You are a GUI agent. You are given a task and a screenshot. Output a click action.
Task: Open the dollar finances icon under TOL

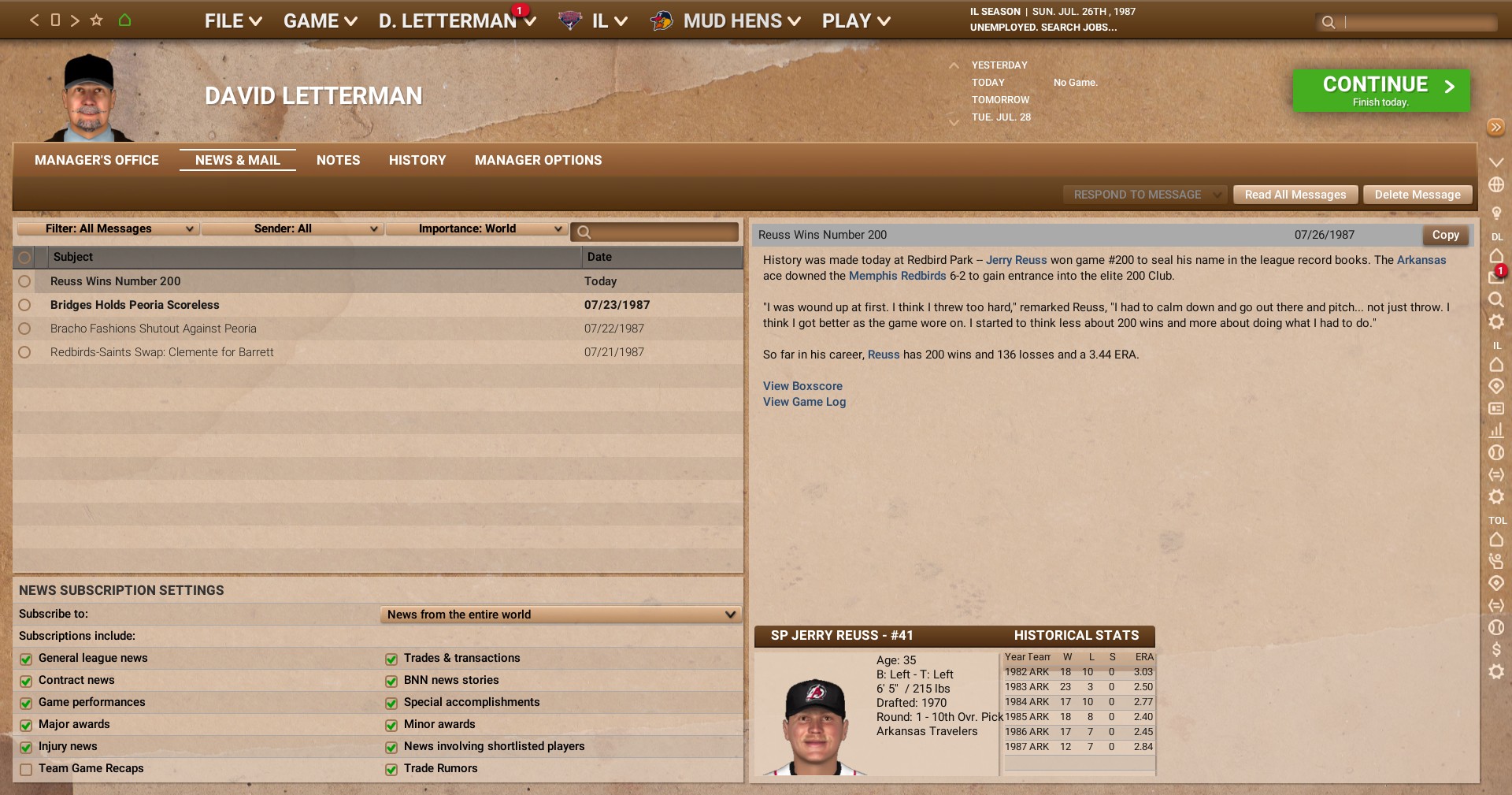click(x=1497, y=650)
